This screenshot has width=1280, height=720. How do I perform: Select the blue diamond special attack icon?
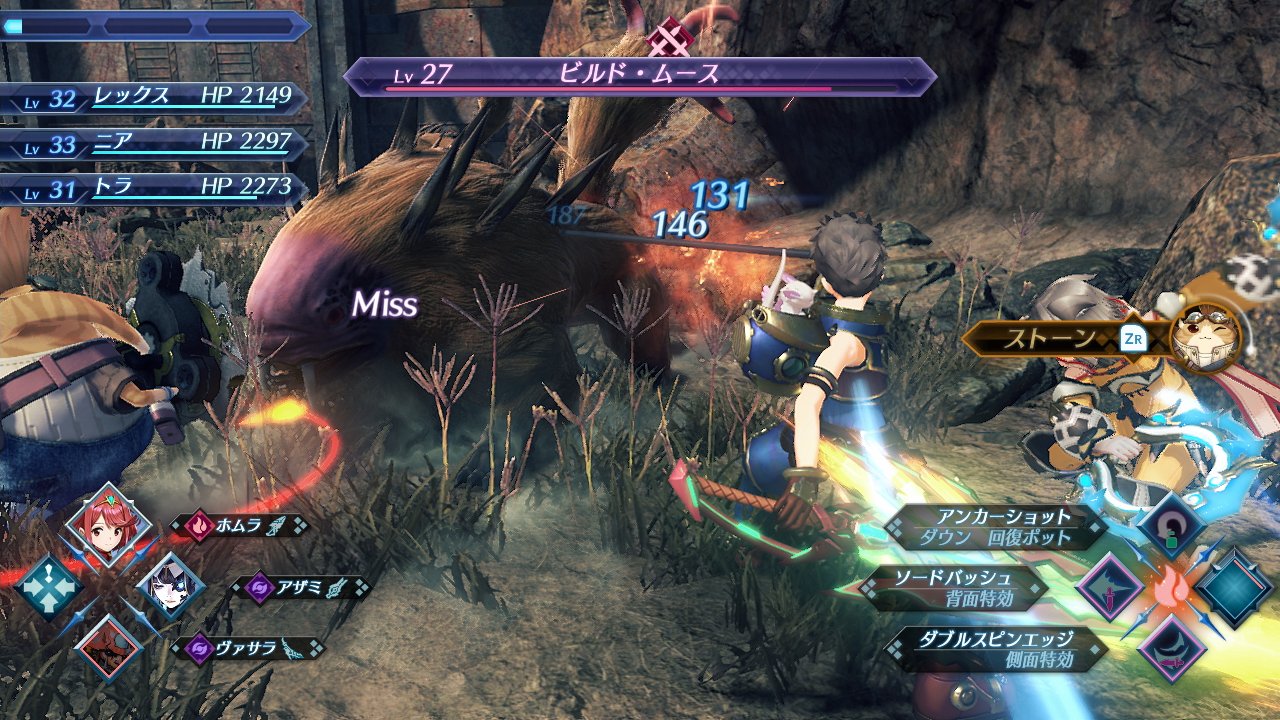tap(1234, 588)
